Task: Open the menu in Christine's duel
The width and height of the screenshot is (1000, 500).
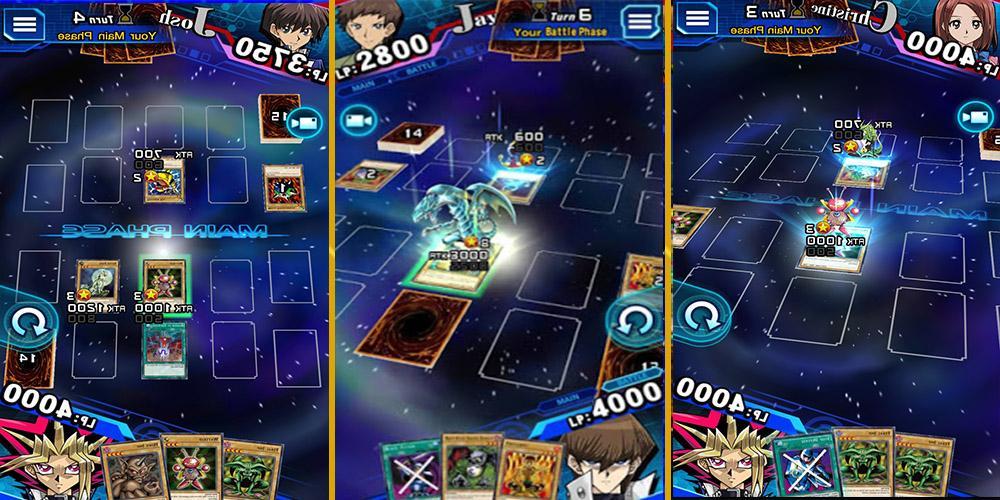Action: pos(697,19)
